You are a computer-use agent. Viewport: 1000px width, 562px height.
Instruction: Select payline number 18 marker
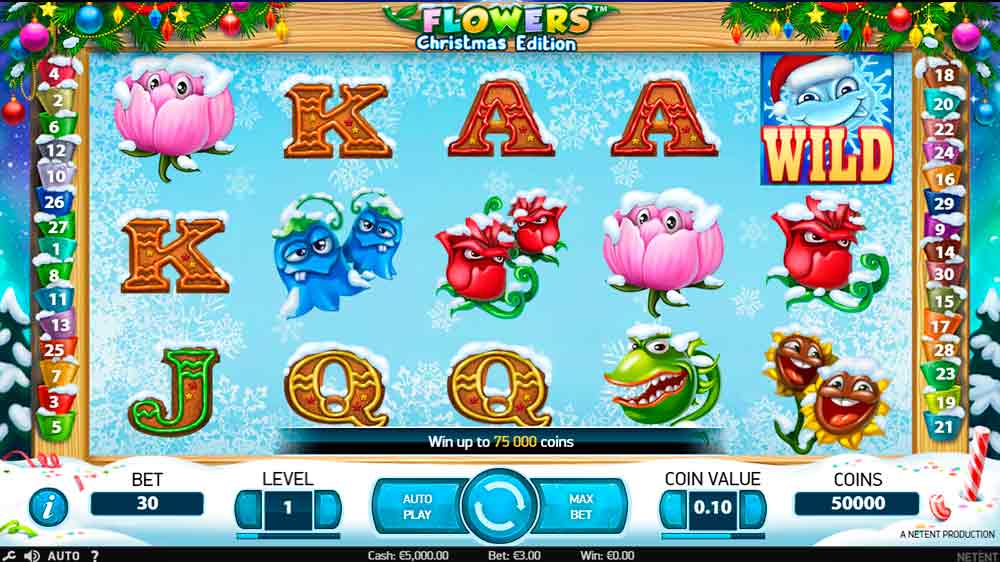(x=943, y=75)
